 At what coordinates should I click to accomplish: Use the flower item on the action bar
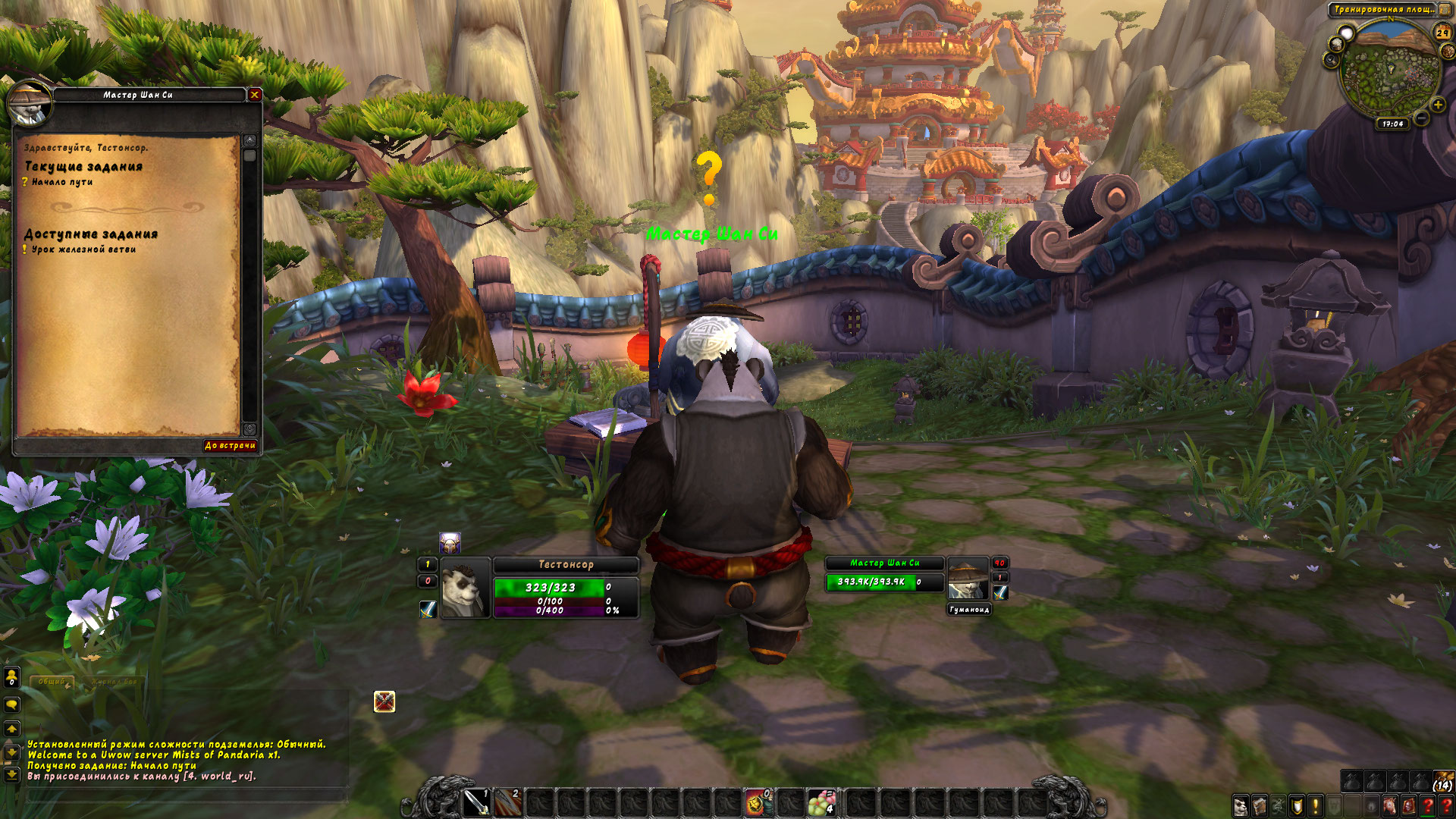tap(821, 802)
